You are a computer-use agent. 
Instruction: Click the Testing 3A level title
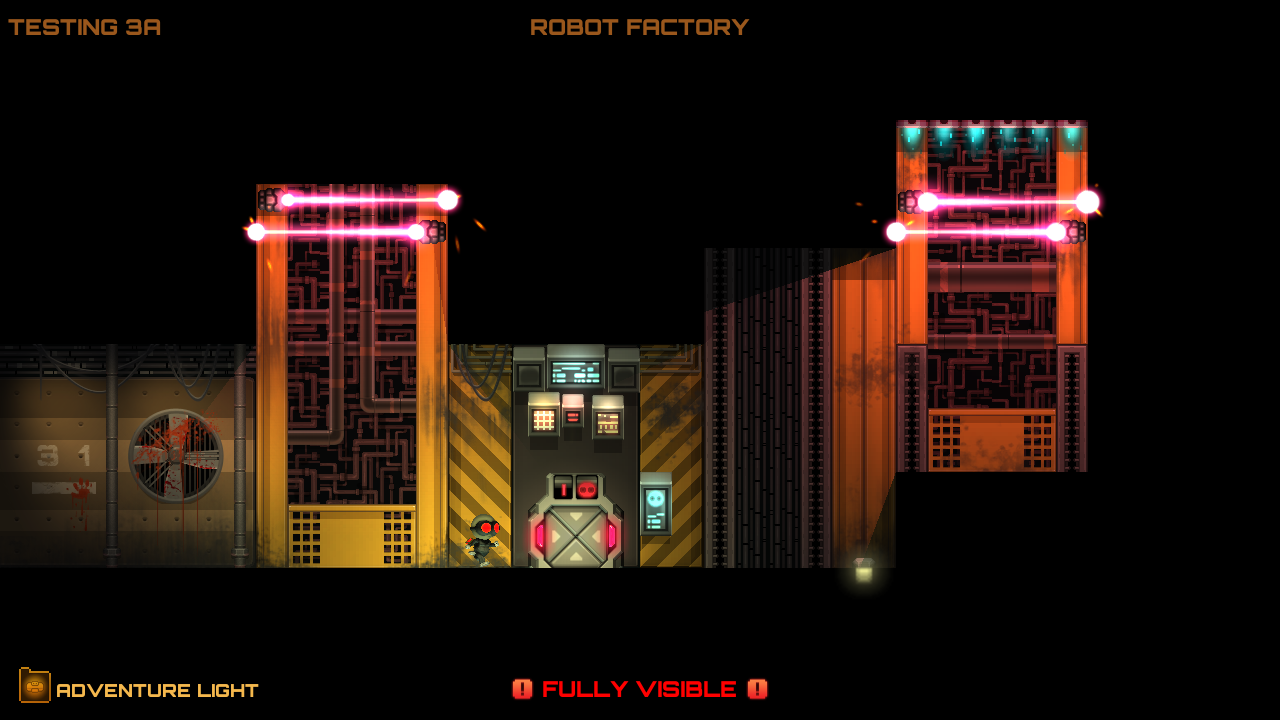[x=84, y=27]
